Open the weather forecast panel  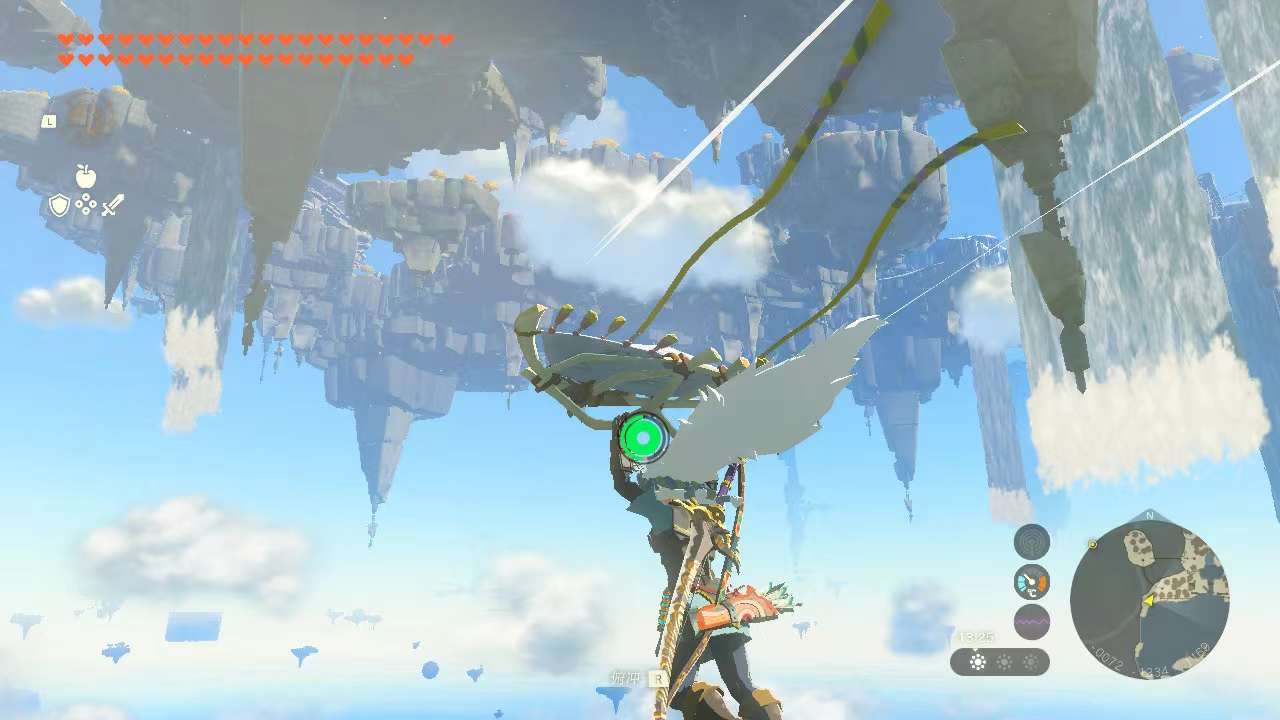1000,662
